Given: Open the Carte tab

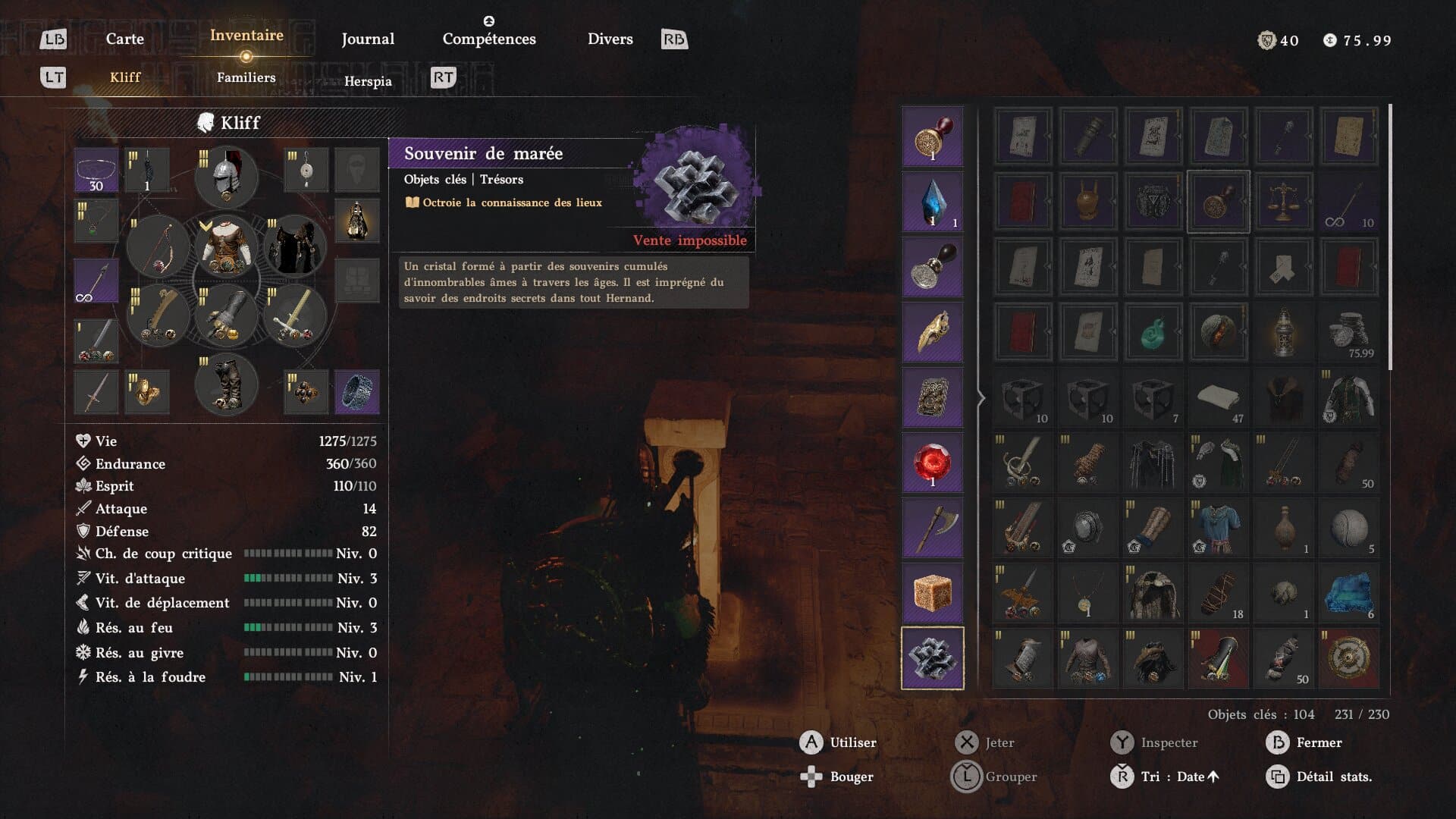Looking at the screenshot, I should pos(124,39).
